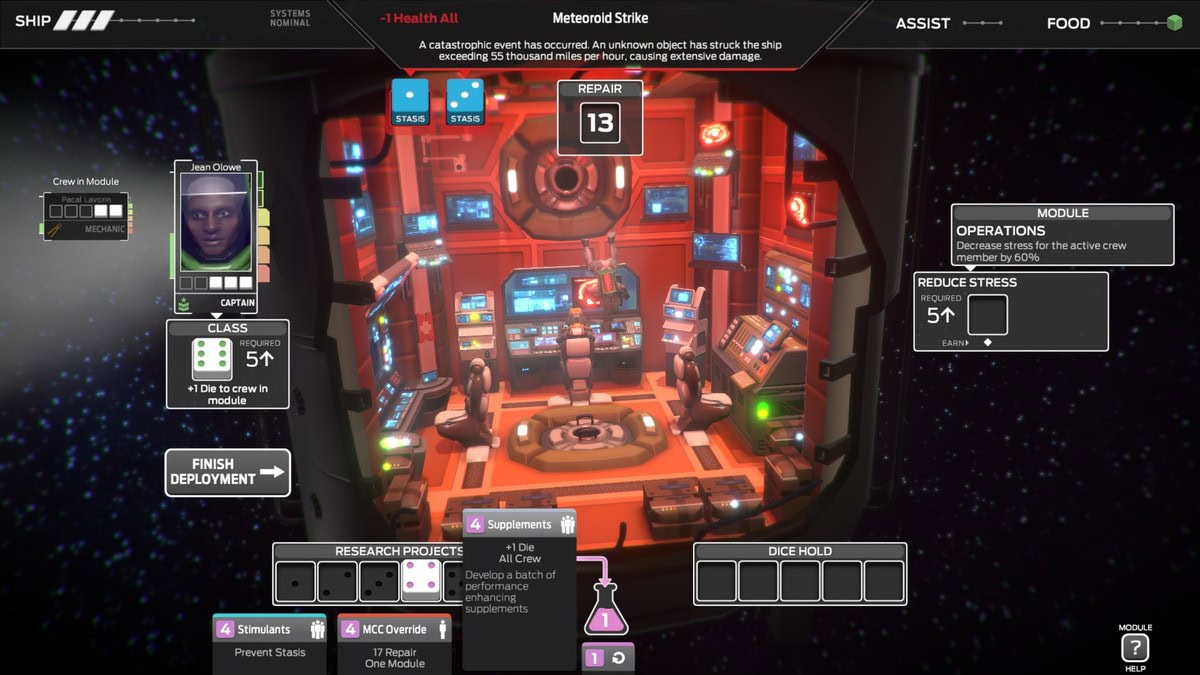Click the pink research flask icon

coord(604,611)
